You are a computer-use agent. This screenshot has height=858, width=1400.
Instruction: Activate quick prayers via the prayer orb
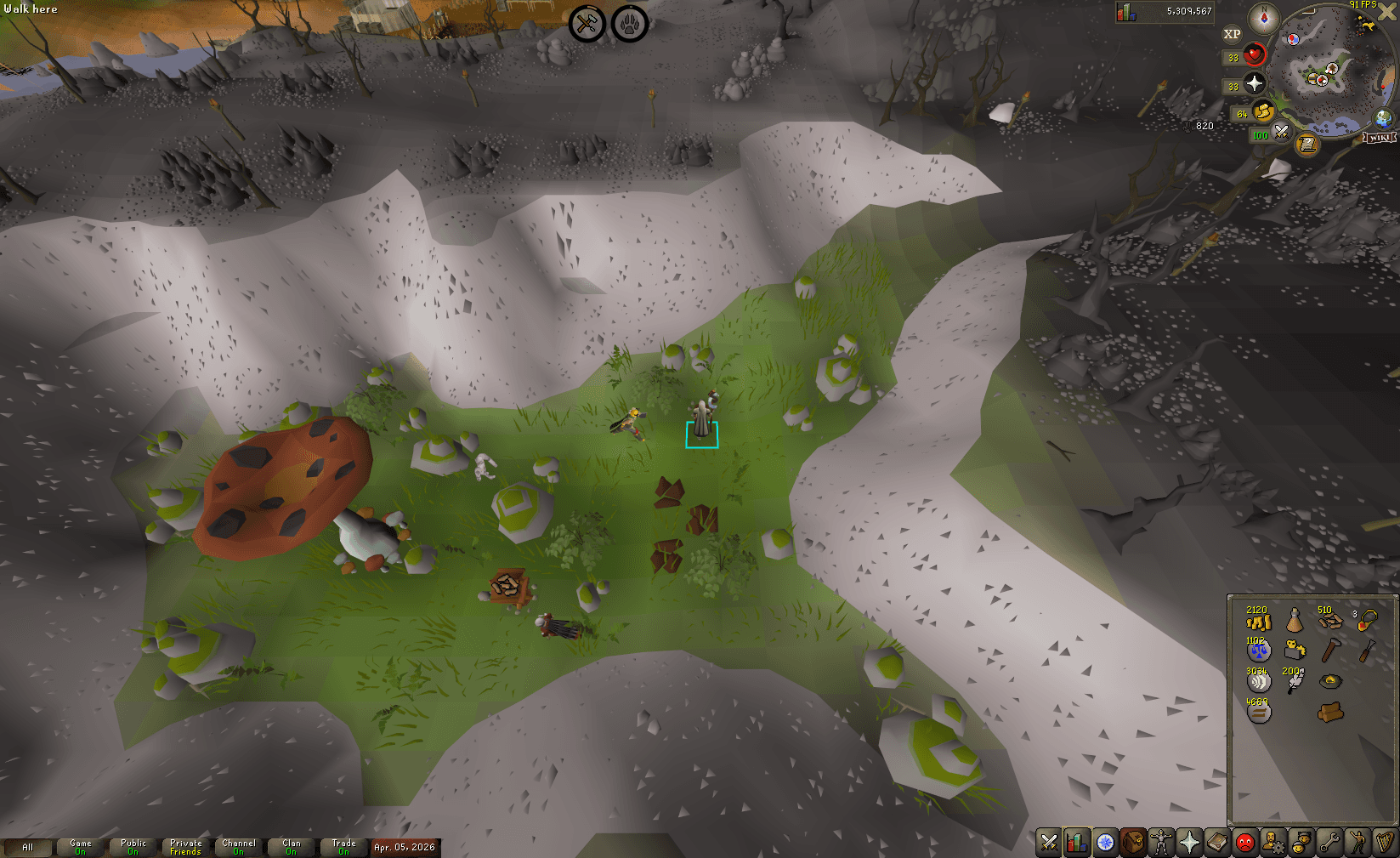1254,84
